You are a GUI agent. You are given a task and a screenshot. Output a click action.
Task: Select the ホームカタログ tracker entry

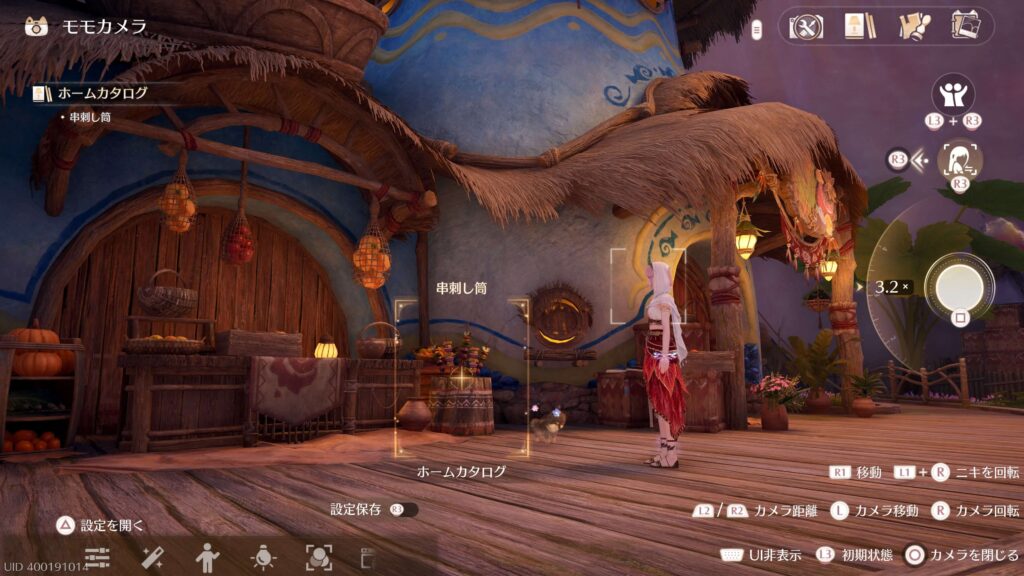[102, 93]
